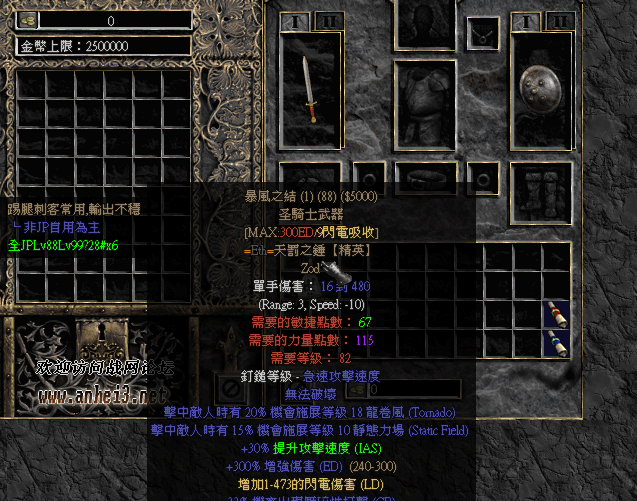Click the gold coins withdraw button

28,20
